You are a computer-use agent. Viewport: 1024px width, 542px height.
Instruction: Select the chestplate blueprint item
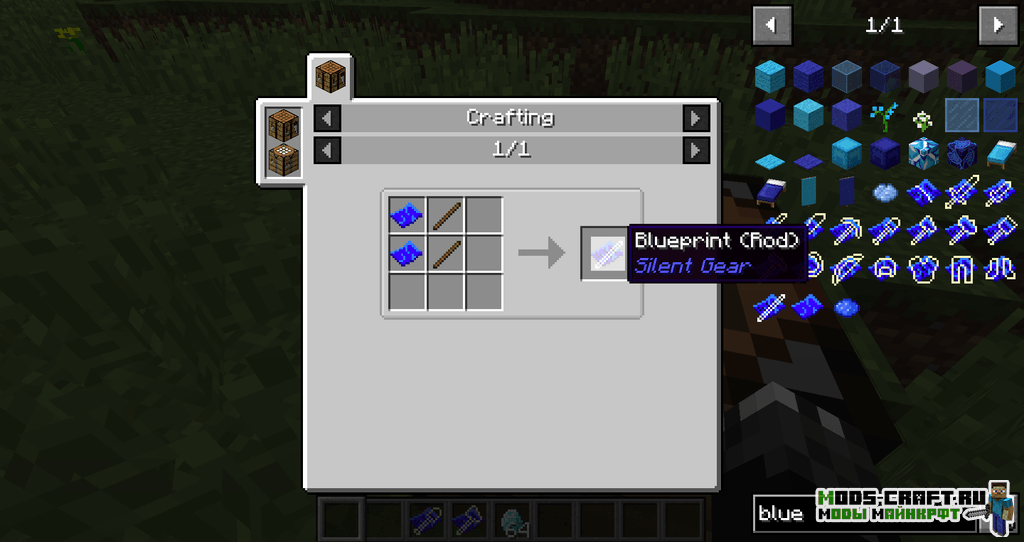(922, 268)
